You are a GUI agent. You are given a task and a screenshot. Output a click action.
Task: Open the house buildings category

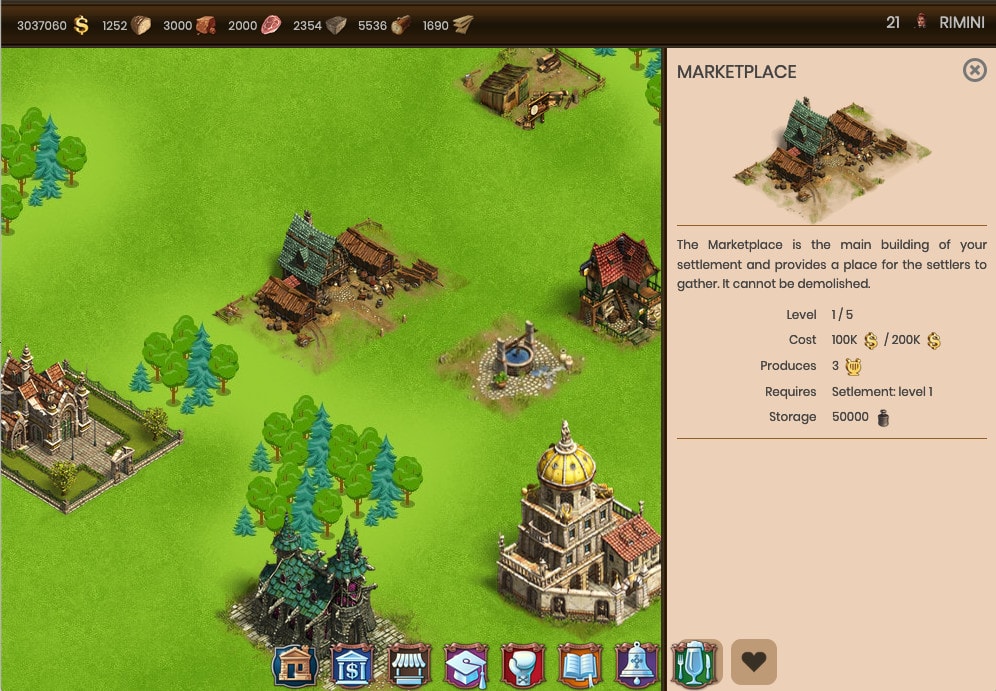tap(295, 665)
